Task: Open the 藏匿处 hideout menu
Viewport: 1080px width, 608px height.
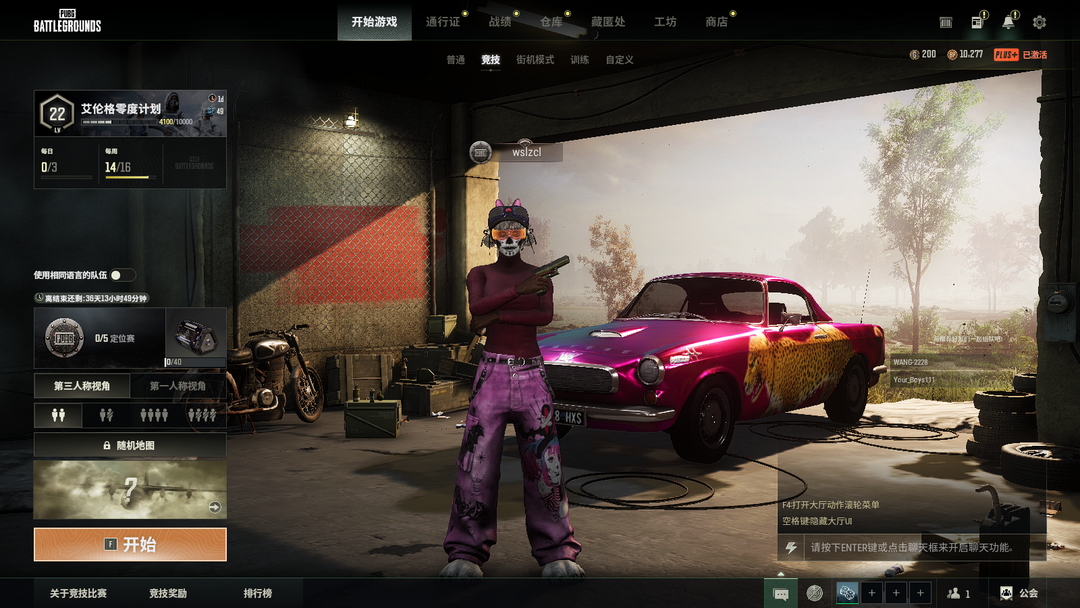Action: pyautogui.click(x=608, y=22)
